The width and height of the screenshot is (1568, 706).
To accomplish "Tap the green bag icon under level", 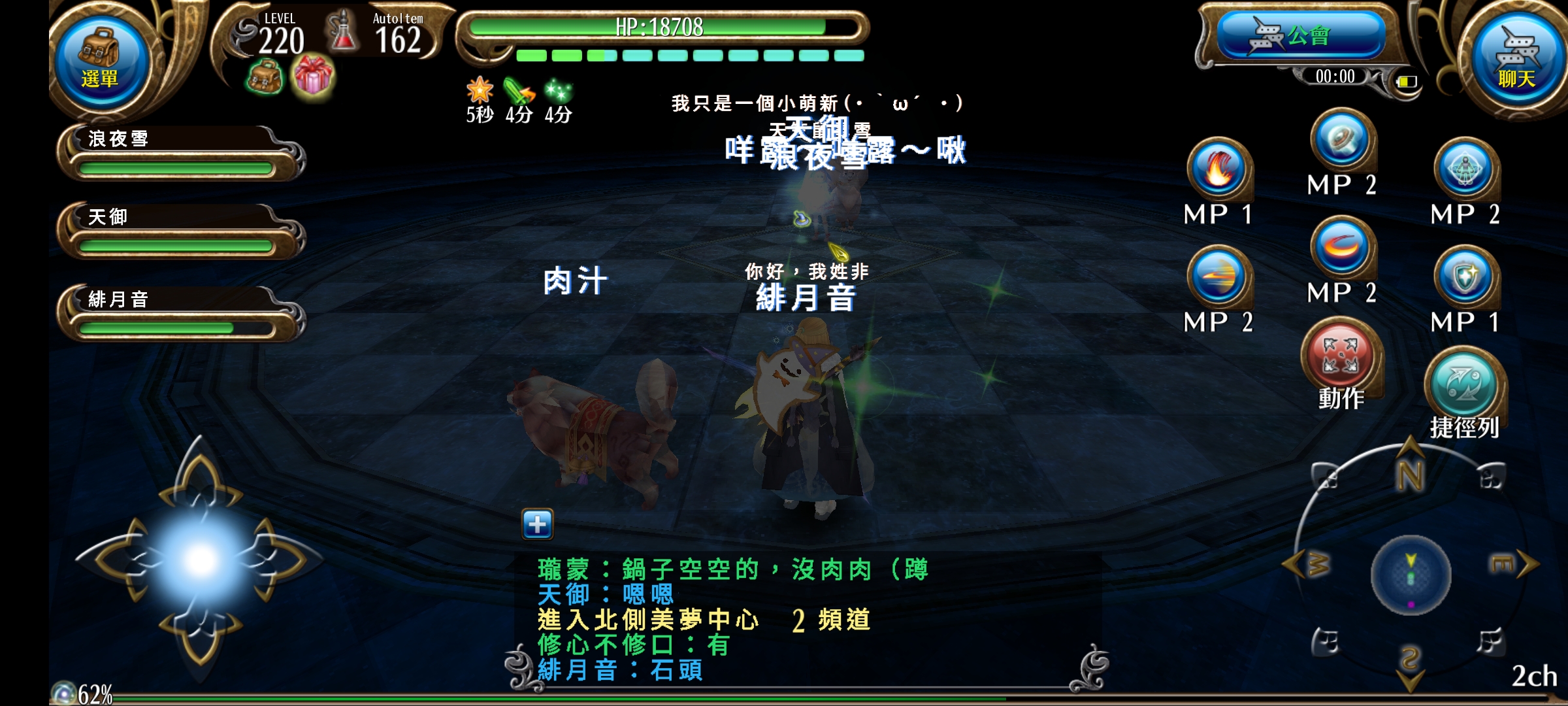I will [x=265, y=78].
